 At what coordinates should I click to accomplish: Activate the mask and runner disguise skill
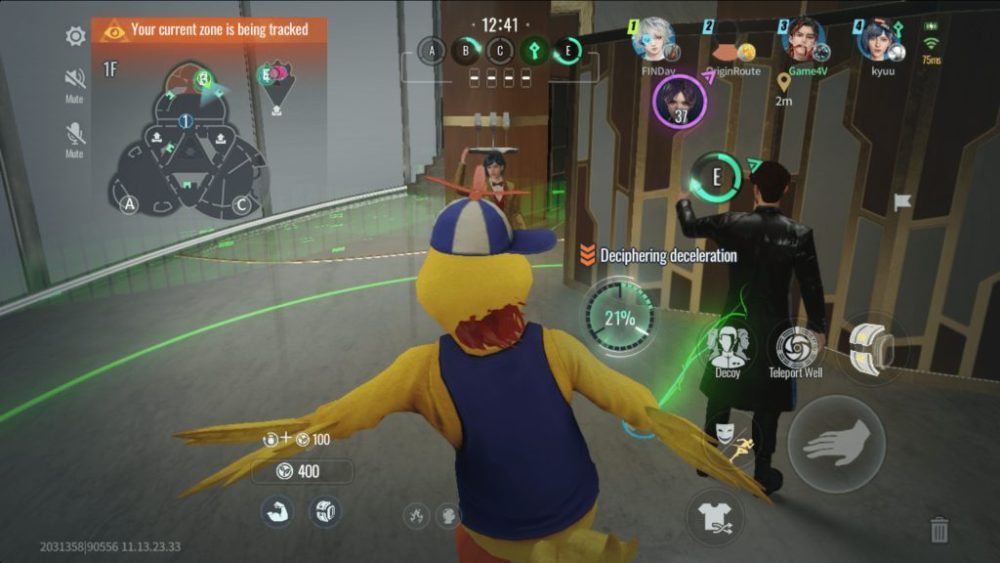[727, 438]
